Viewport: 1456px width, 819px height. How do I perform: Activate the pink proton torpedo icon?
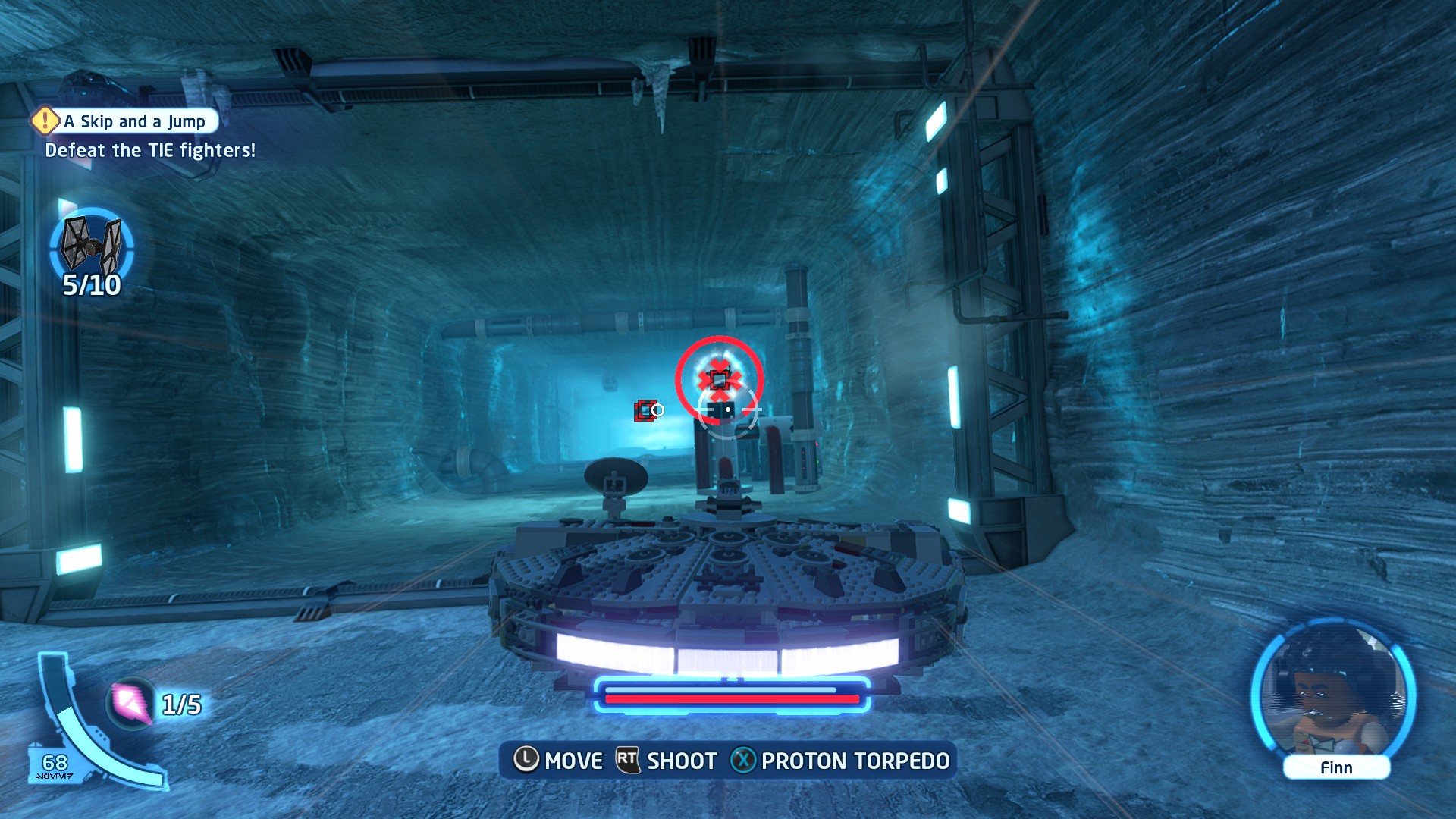click(x=131, y=703)
